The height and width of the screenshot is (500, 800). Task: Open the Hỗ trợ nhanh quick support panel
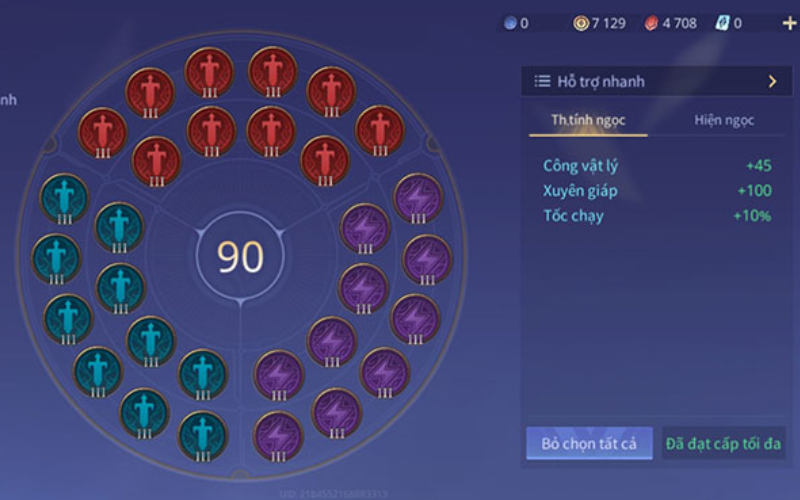click(656, 81)
